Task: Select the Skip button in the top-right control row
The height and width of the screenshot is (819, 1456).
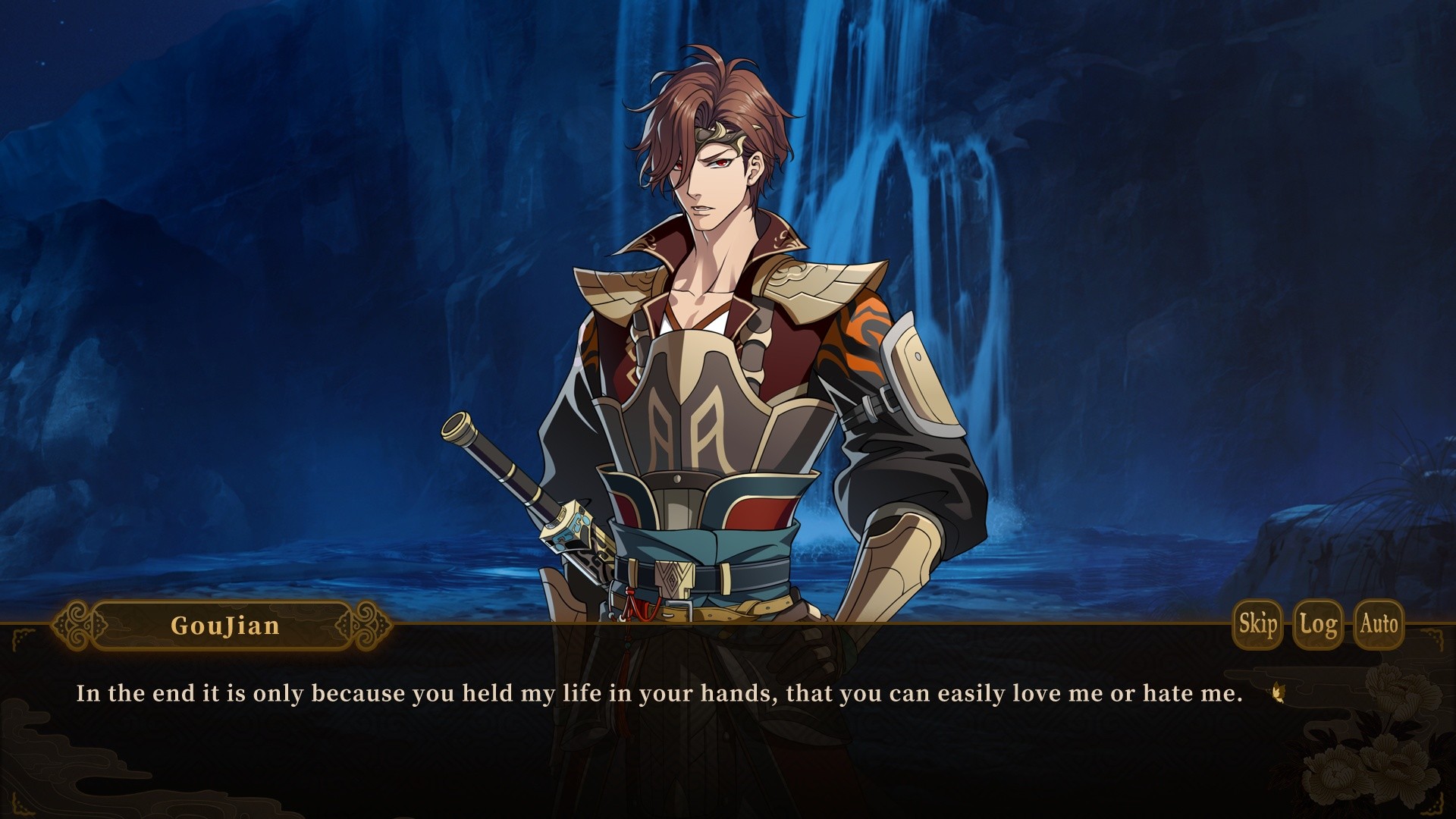Action: [x=1257, y=626]
